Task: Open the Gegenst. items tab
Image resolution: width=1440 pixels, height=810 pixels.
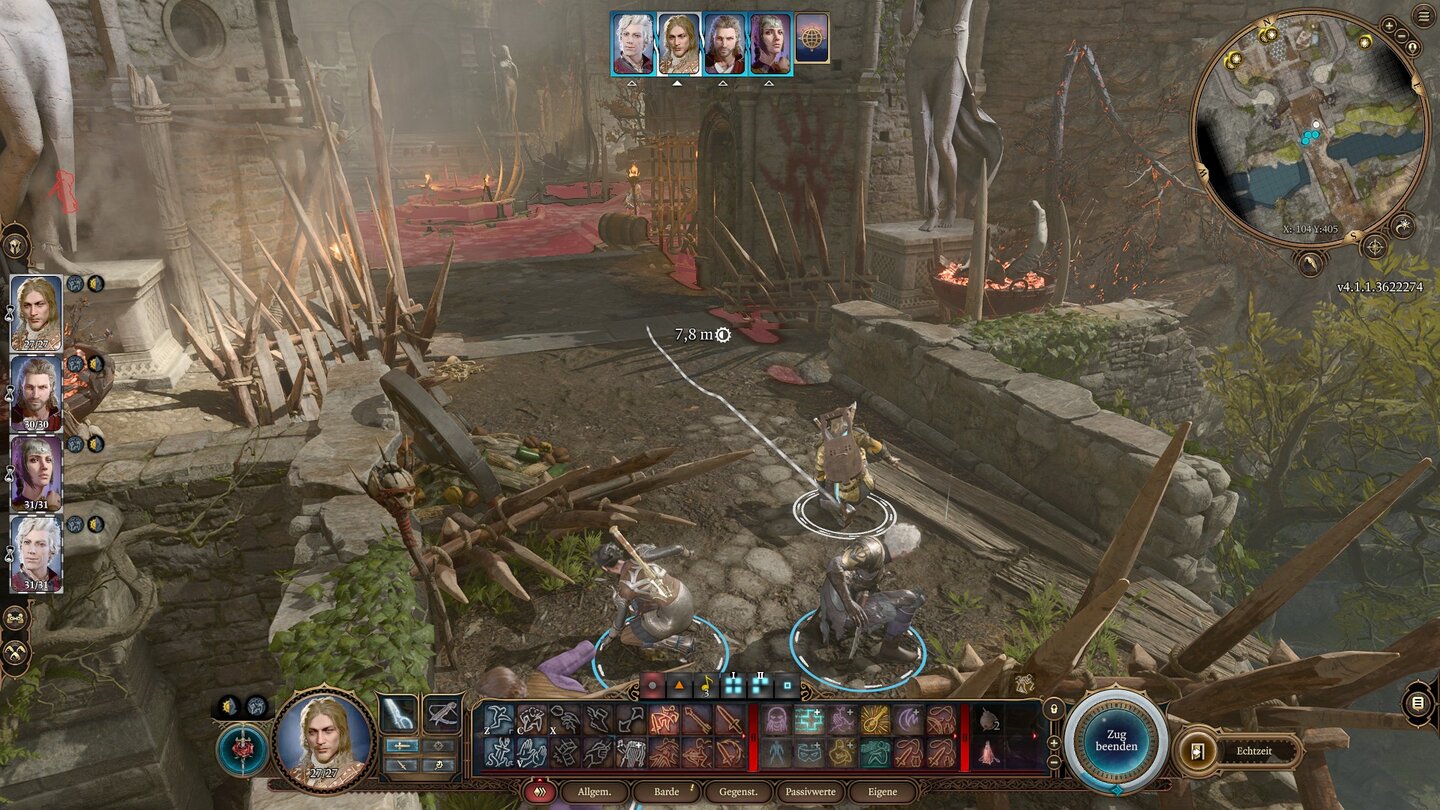Action: pos(738,792)
